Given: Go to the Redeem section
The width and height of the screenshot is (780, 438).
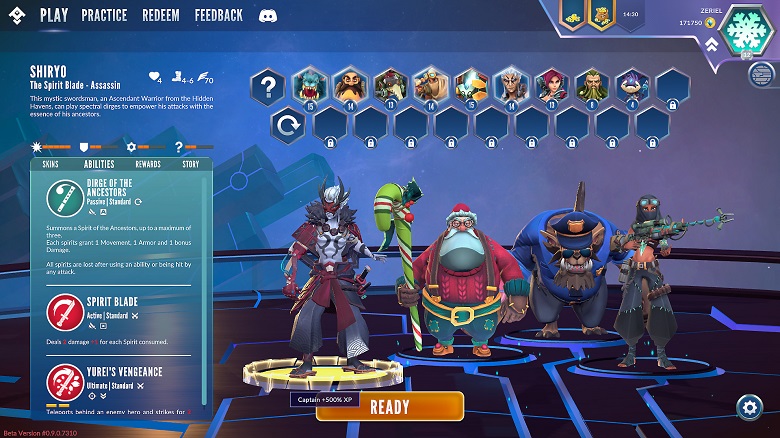Looking at the screenshot, I should click(x=160, y=15).
